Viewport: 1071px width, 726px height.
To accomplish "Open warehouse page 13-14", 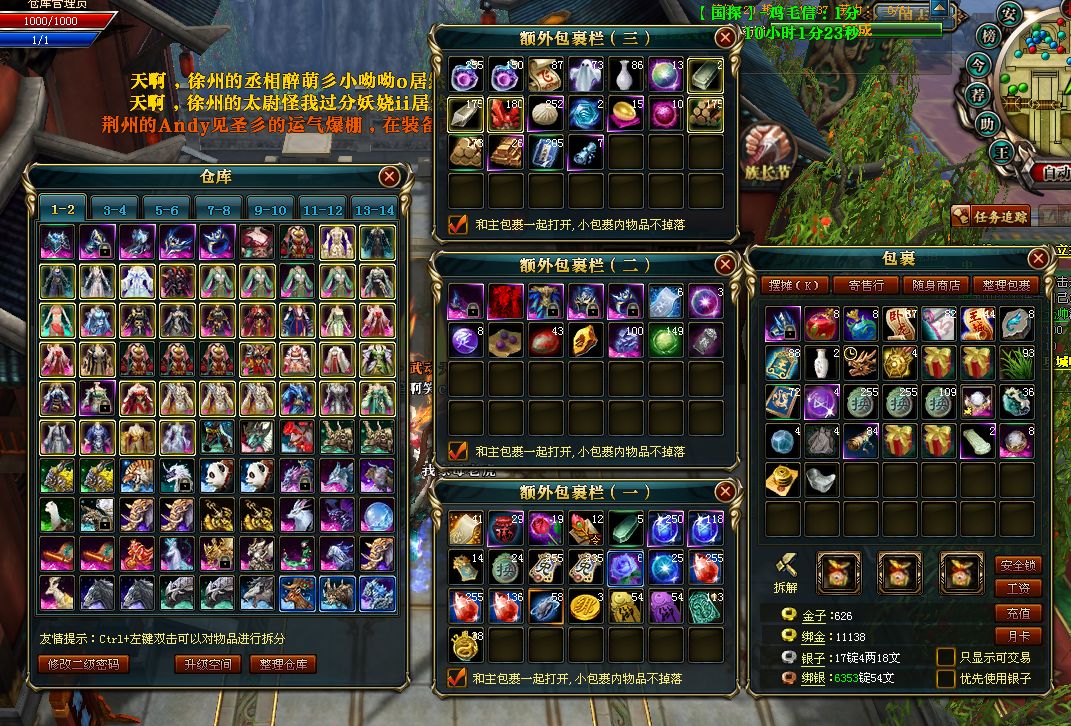I will pos(375,209).
